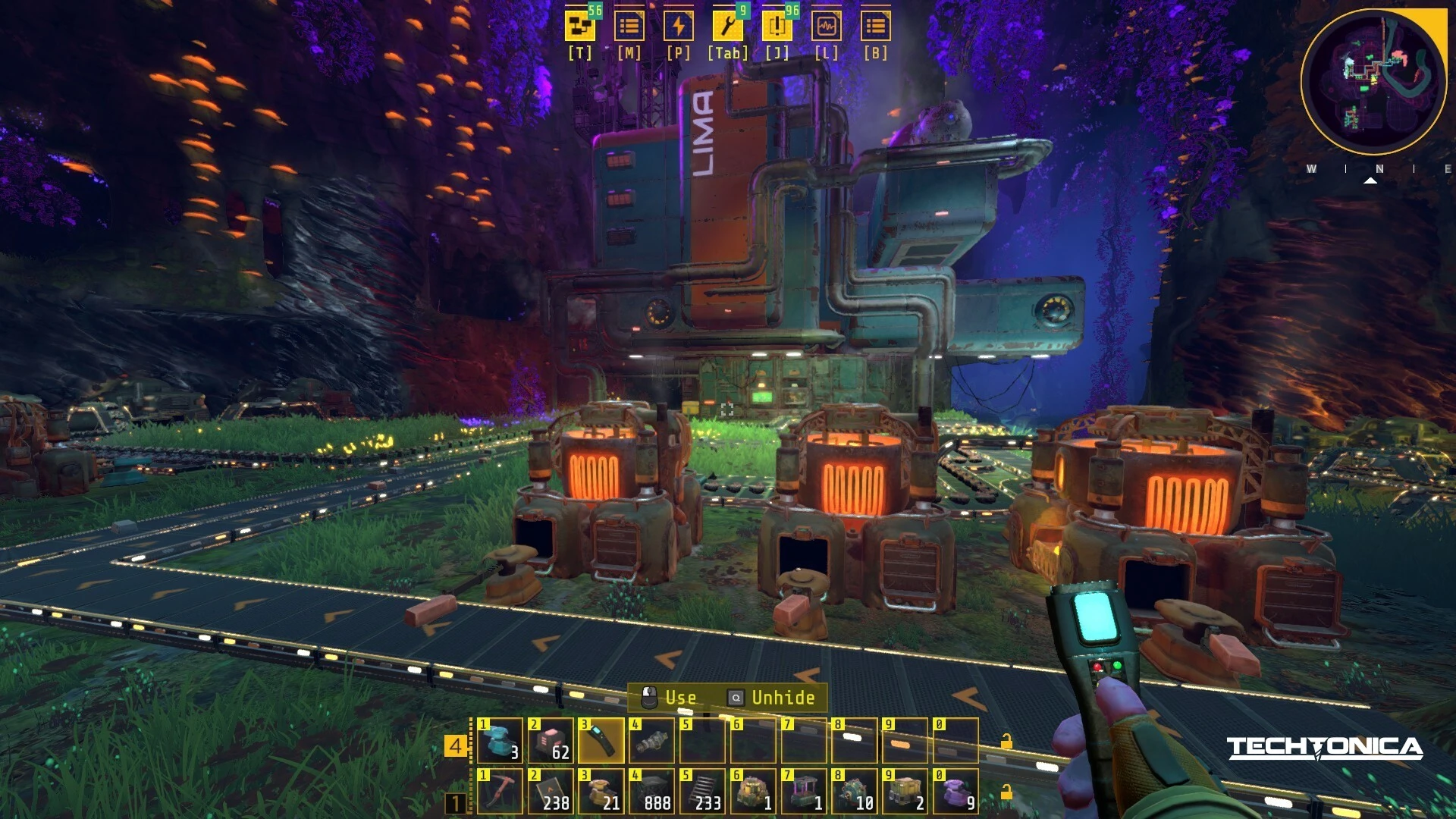
Task: Open the list icon labeled [M]
Action: coord(629,27)
